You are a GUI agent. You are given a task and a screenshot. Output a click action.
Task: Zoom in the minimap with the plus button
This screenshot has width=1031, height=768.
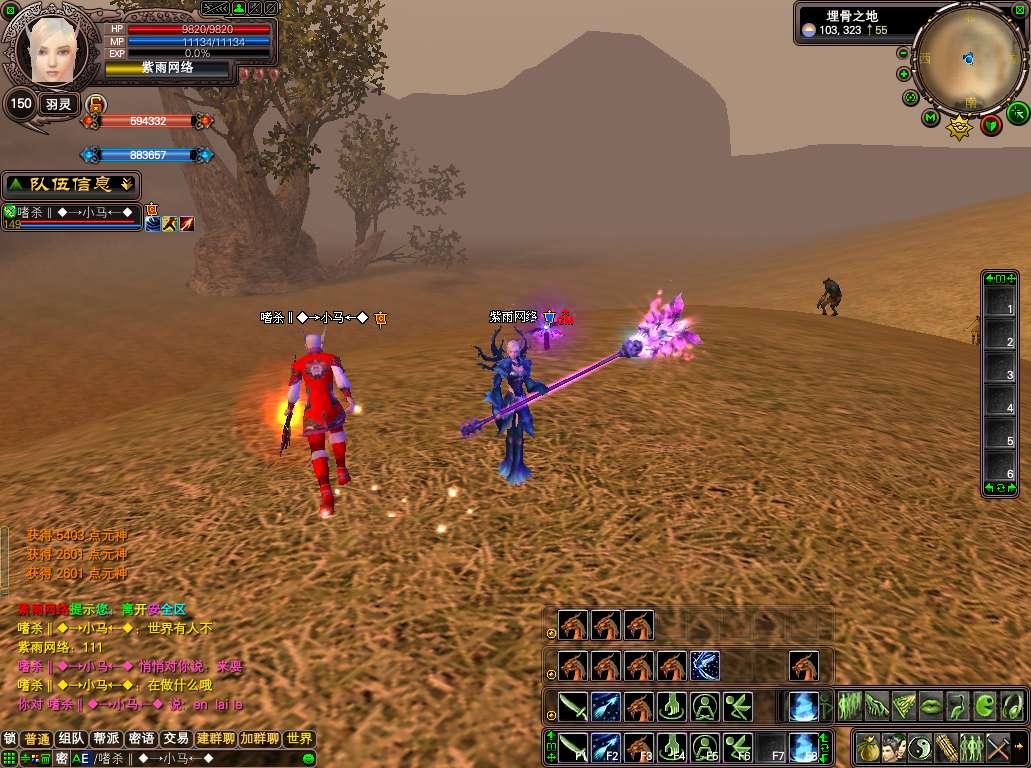pyautogui.click(x=904, y=74)
